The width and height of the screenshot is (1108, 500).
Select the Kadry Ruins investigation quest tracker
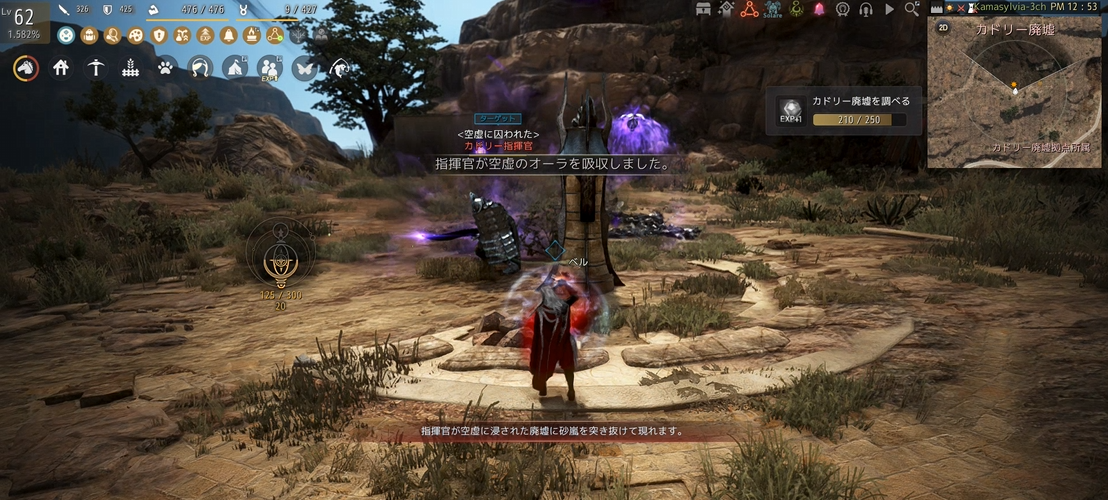point(845,111)
